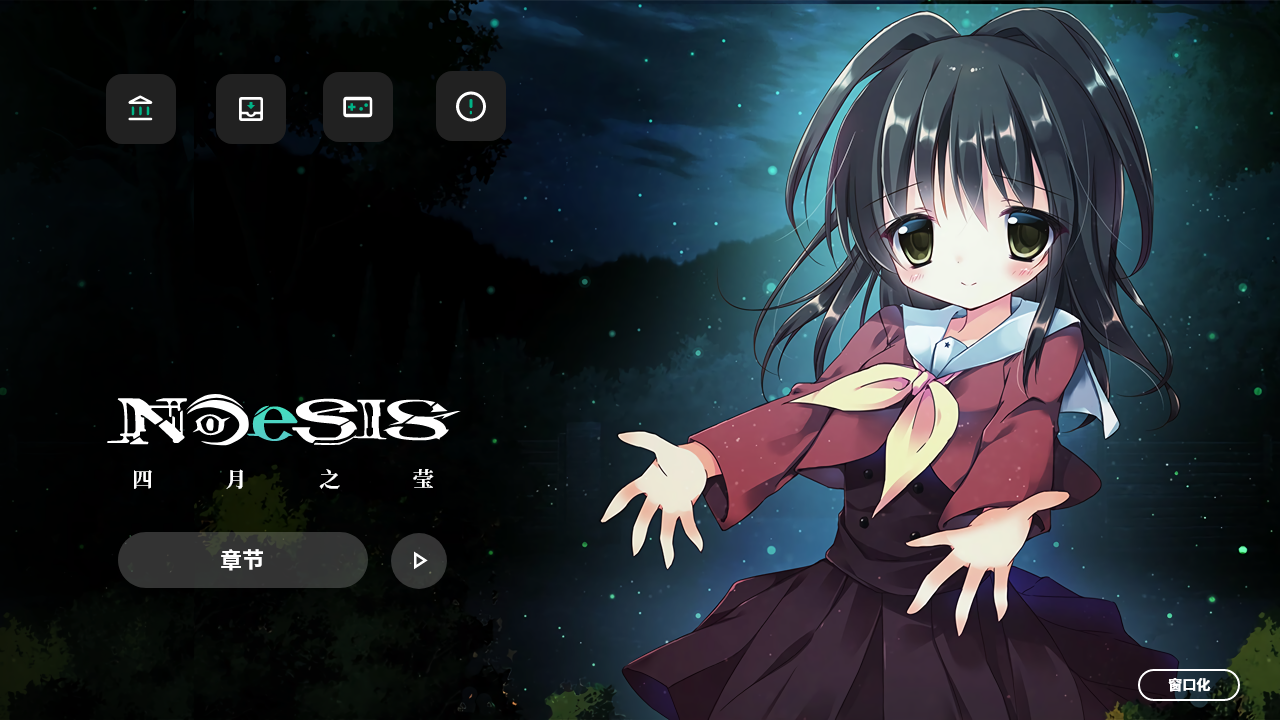This screenshot has height=720, width=1280.
Task: Expand the 章节 chapter selection
Action: pos(242,560)
